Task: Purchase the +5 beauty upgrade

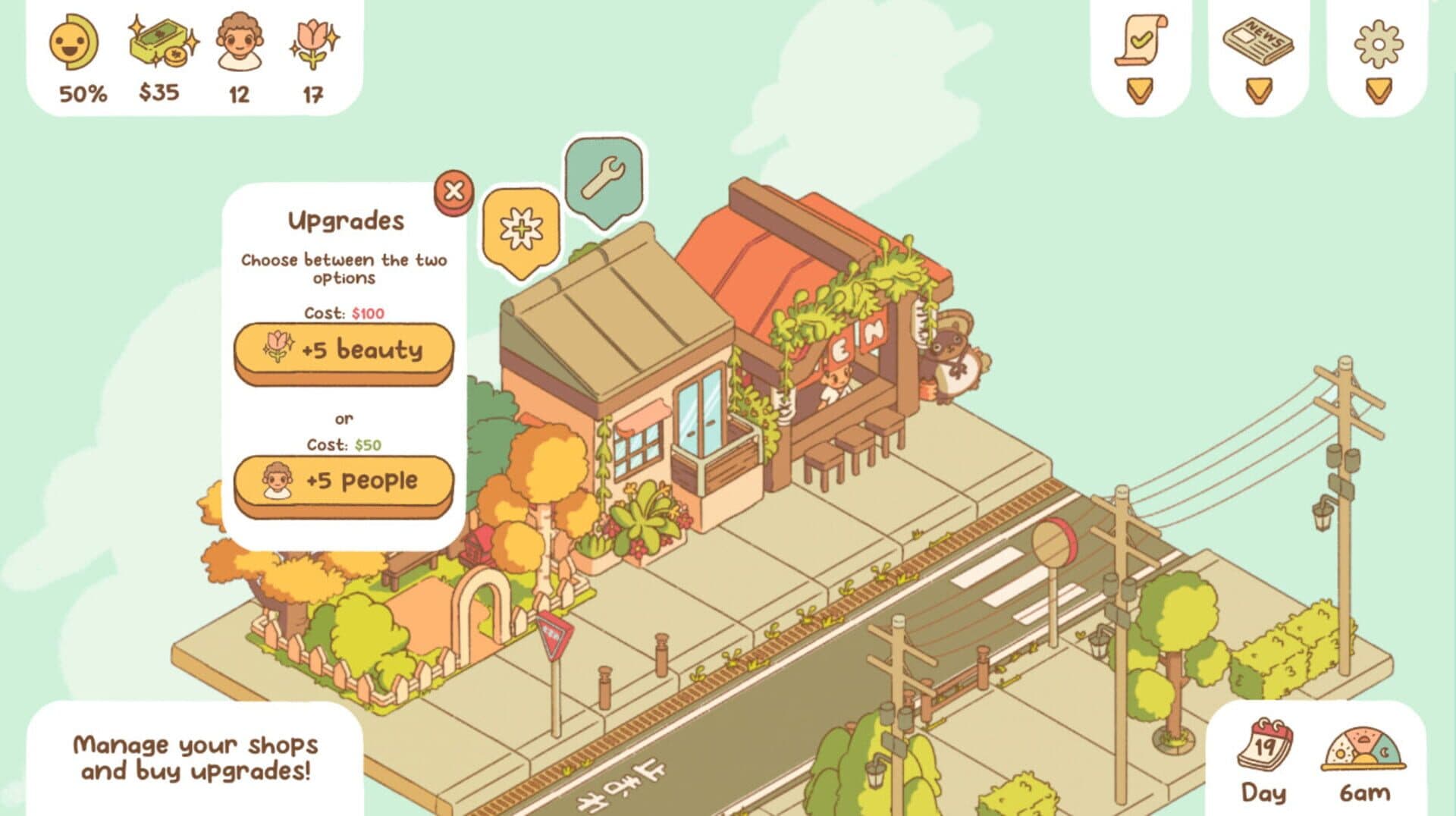Action: 342,351
